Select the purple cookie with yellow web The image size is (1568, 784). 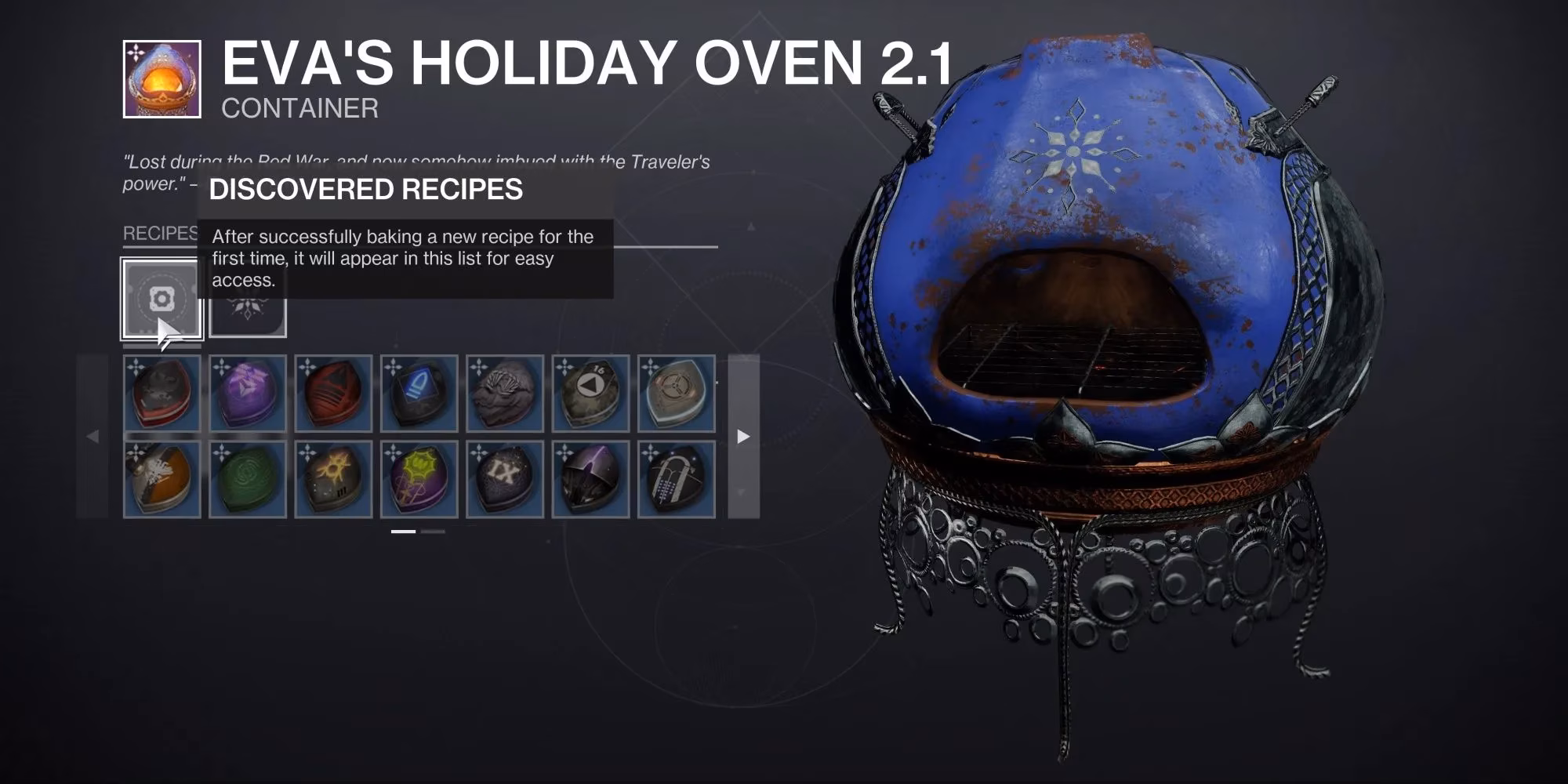[x=419, y=479]
